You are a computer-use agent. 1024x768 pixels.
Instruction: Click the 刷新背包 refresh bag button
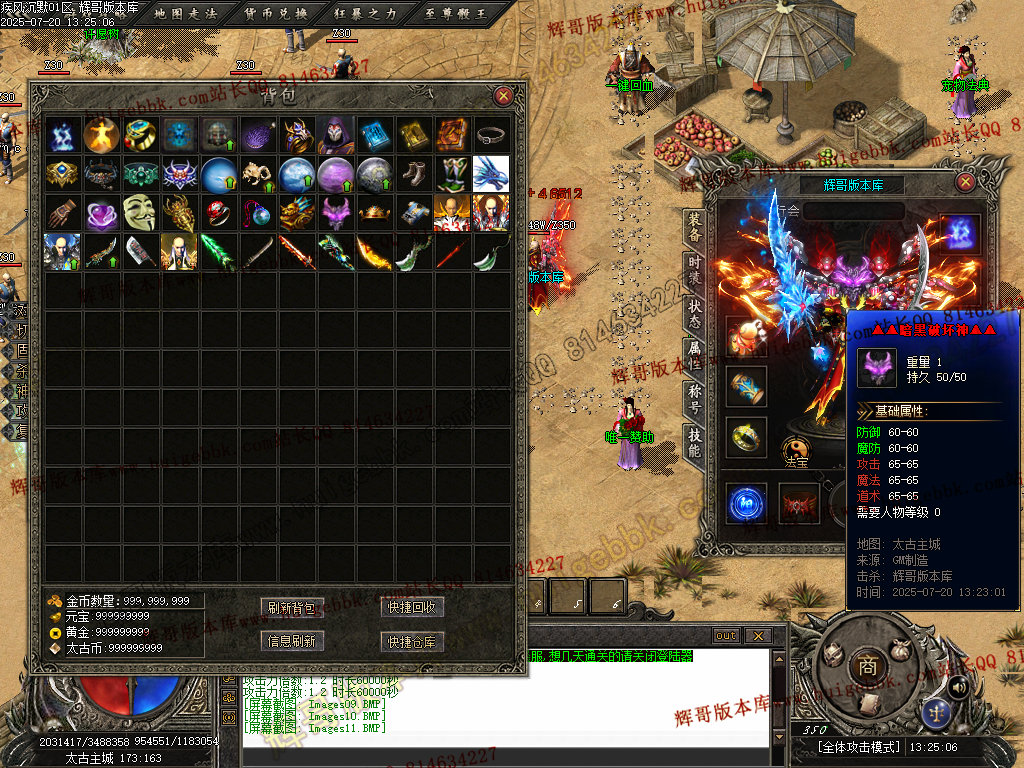[x=292, y=607]
